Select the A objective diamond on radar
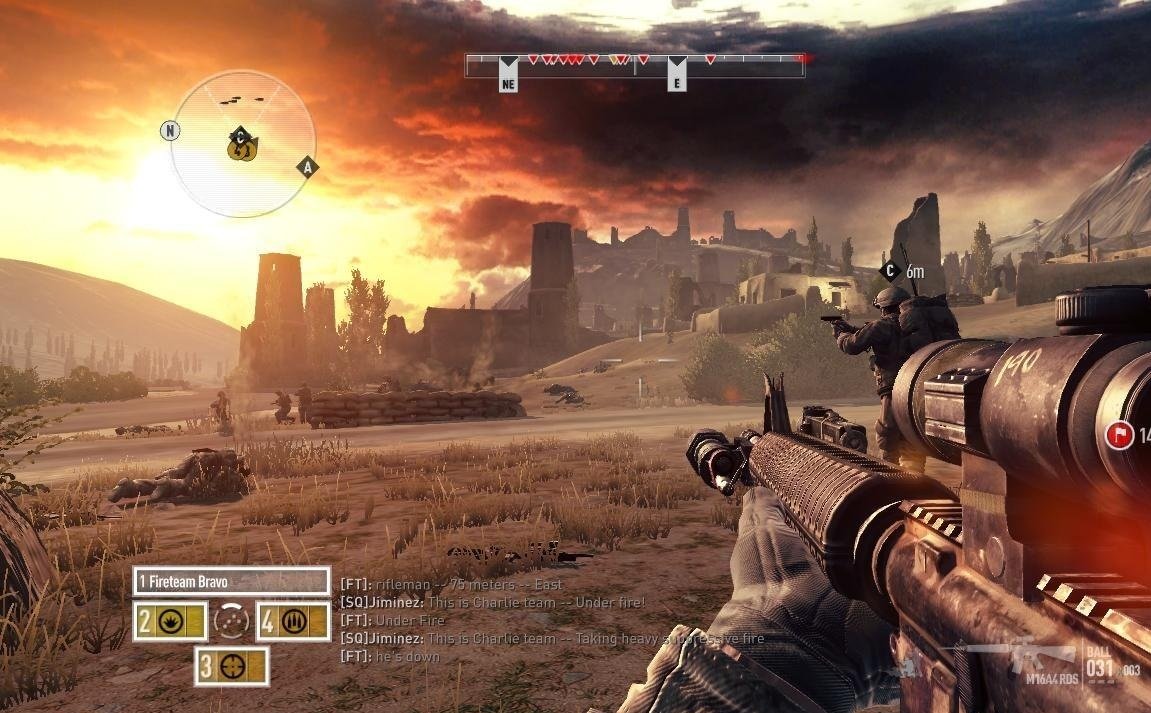This screenshot has width=1151, height=713. click(x=307, y=167)
